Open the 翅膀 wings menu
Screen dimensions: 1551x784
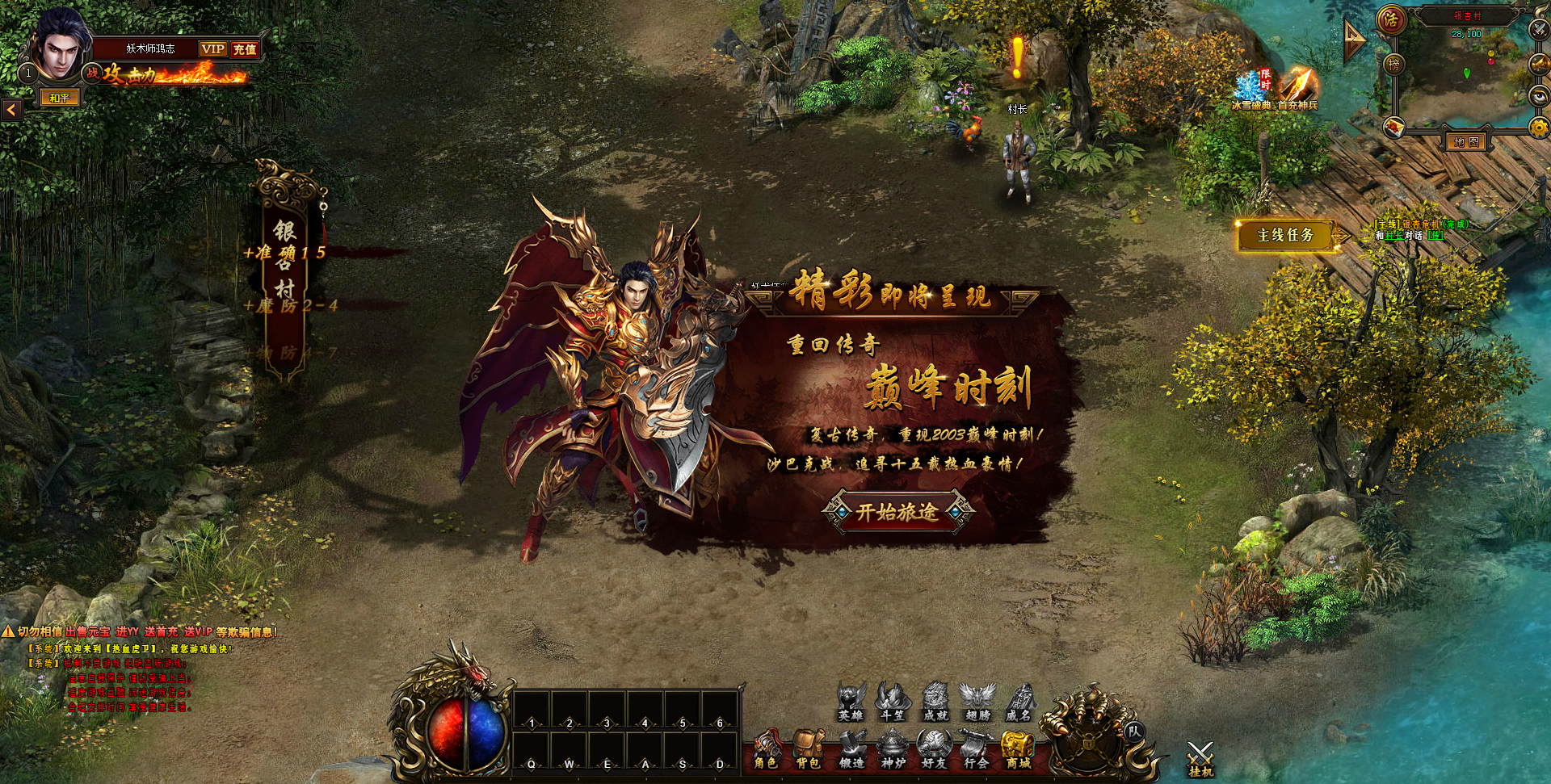point(977,702)
